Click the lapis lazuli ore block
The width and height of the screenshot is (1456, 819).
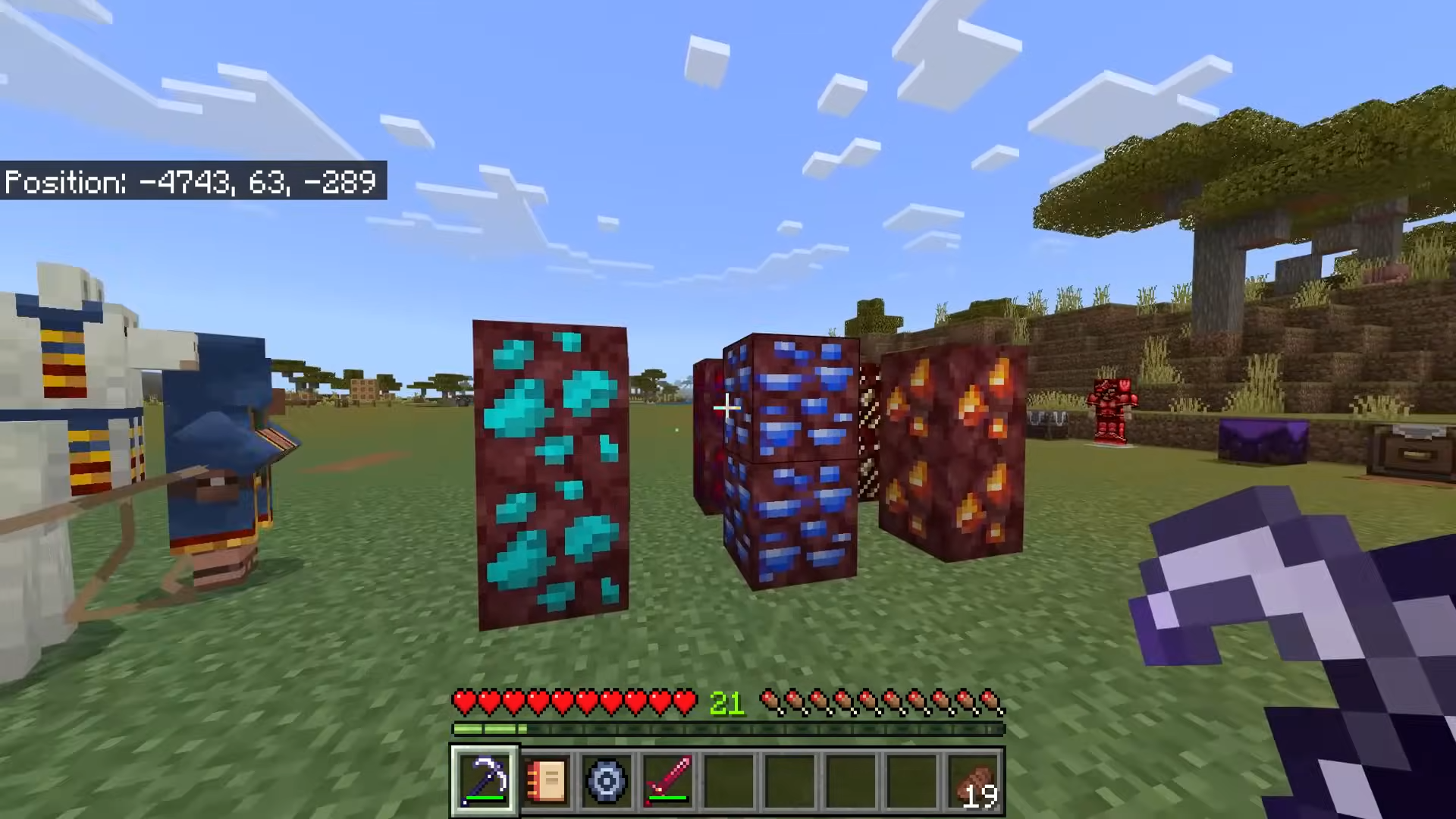click(x=789, y=455)
